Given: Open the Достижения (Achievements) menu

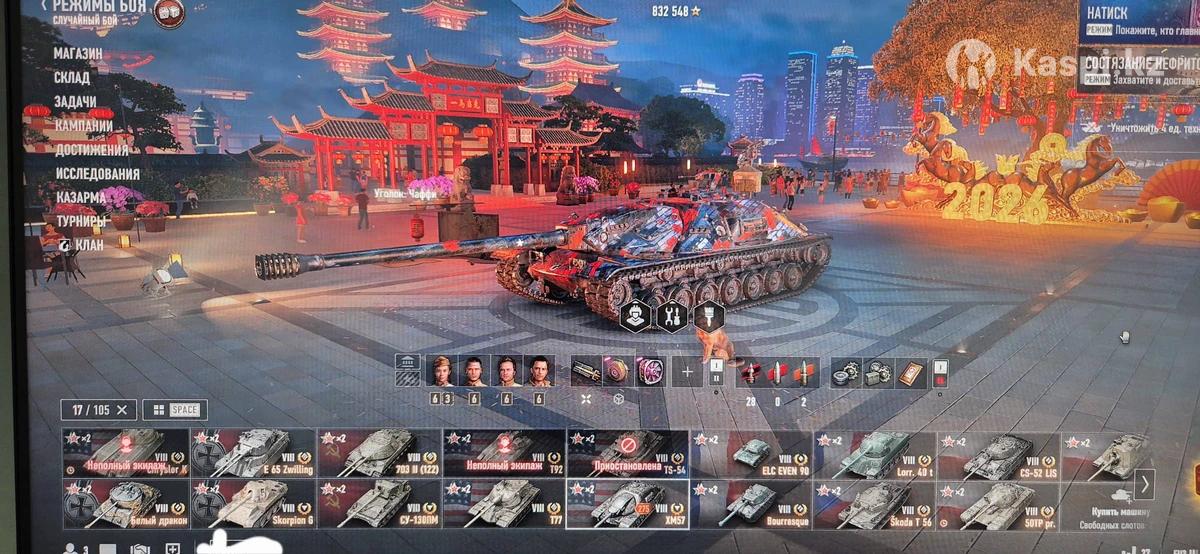Looking at the screenshot, I should pyautogui.click(x=90, y=150).
